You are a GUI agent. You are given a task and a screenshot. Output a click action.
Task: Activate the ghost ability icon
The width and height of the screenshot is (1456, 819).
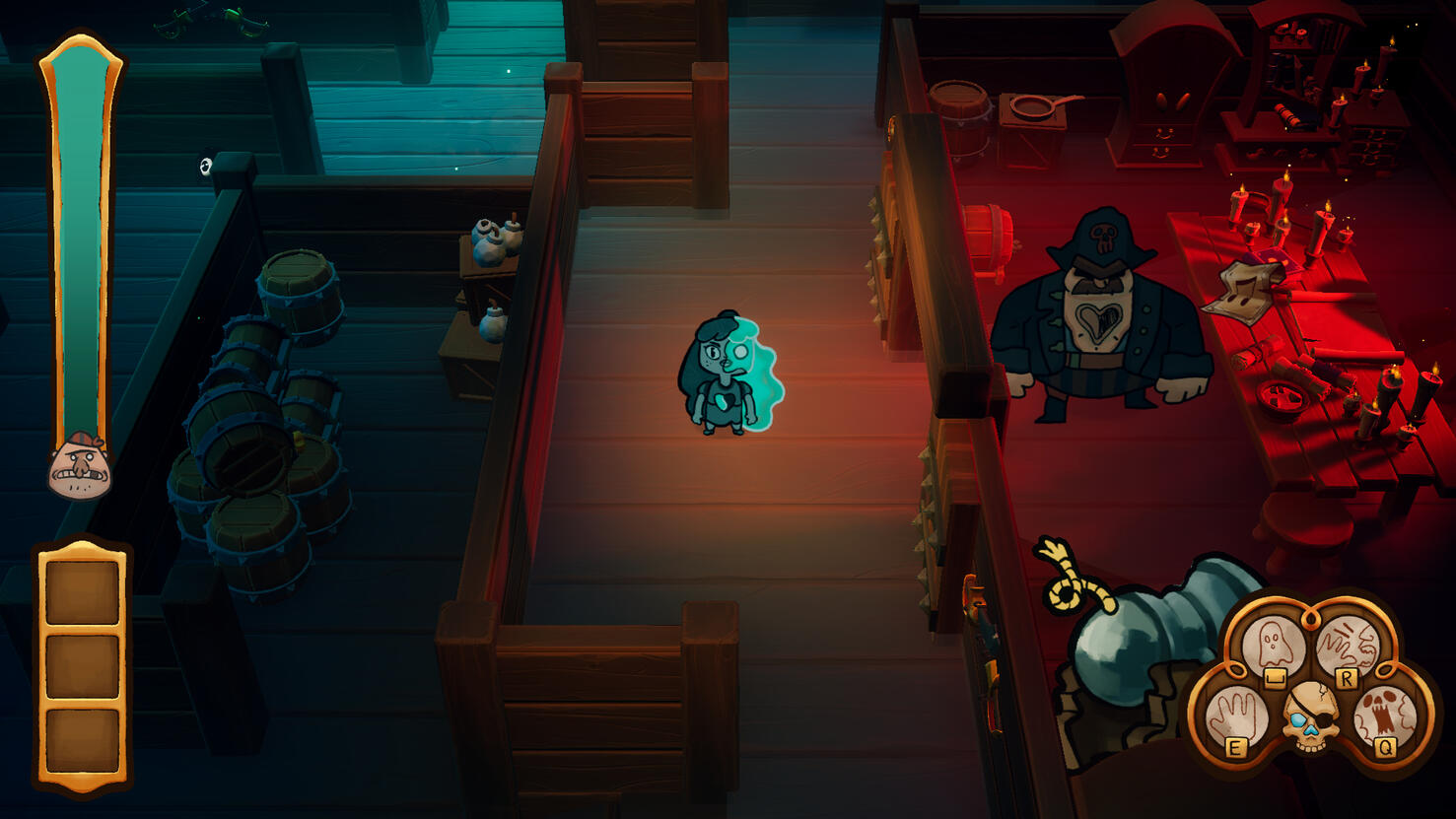coord(1273,645)
